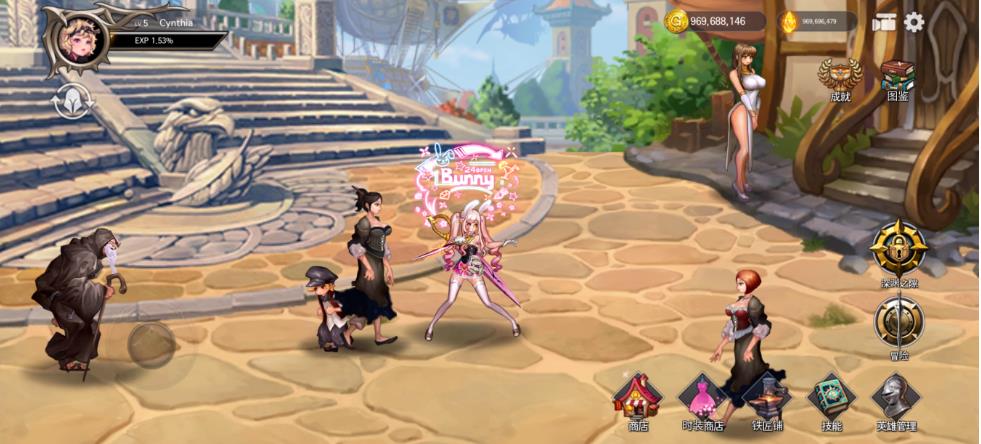Viewport: 981px width, 444px height.
Task: Open the 铁匠铺 blacksmith
Action: (766, 400)
